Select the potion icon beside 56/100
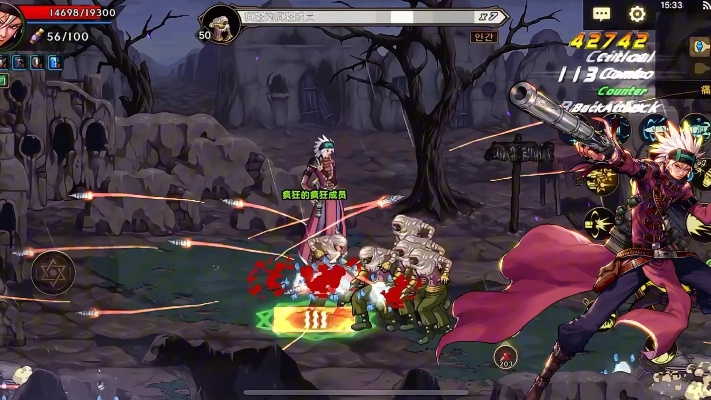The image size is (711, 400). coord(37,36)
